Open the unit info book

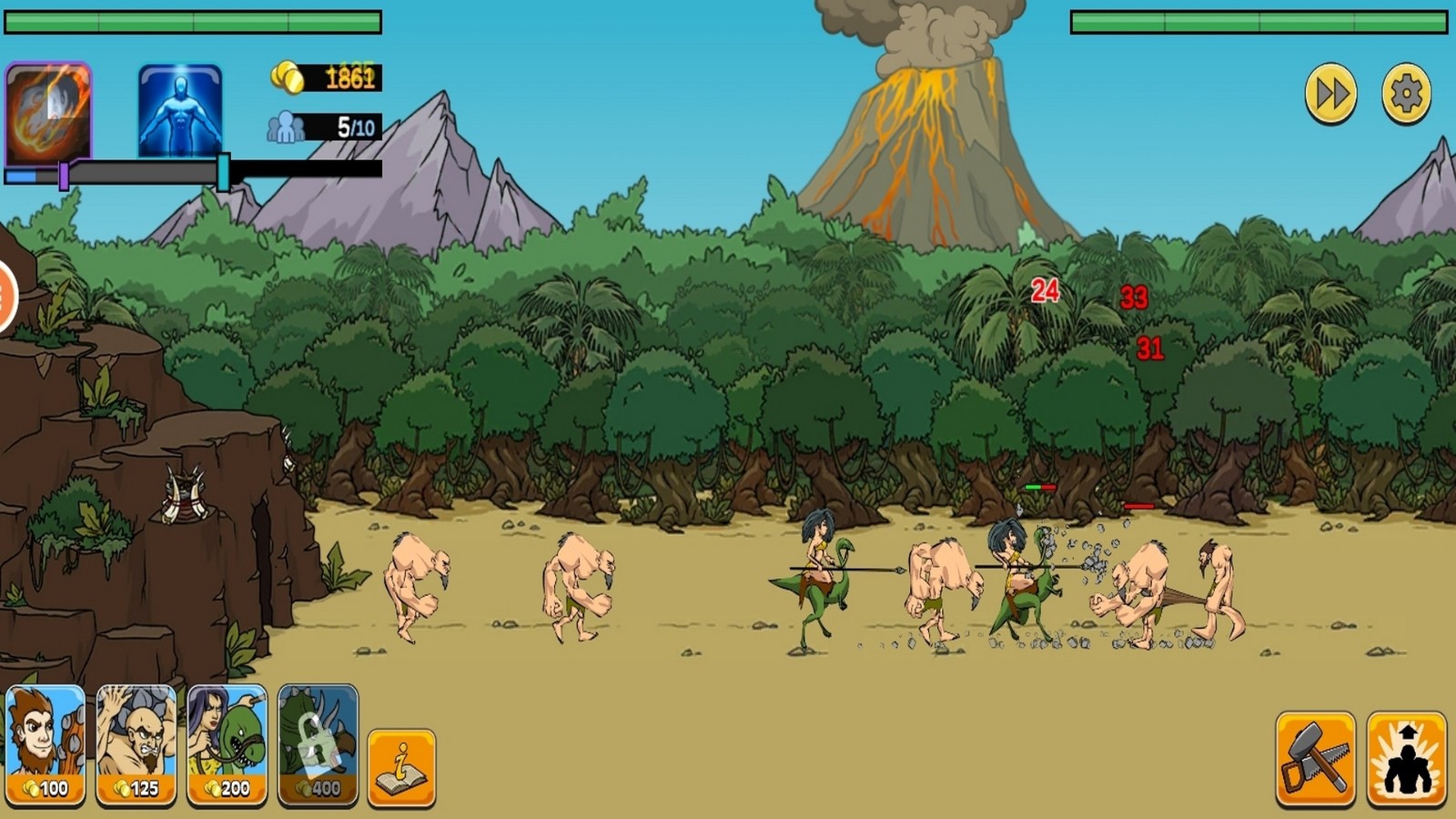click(401, 767)
